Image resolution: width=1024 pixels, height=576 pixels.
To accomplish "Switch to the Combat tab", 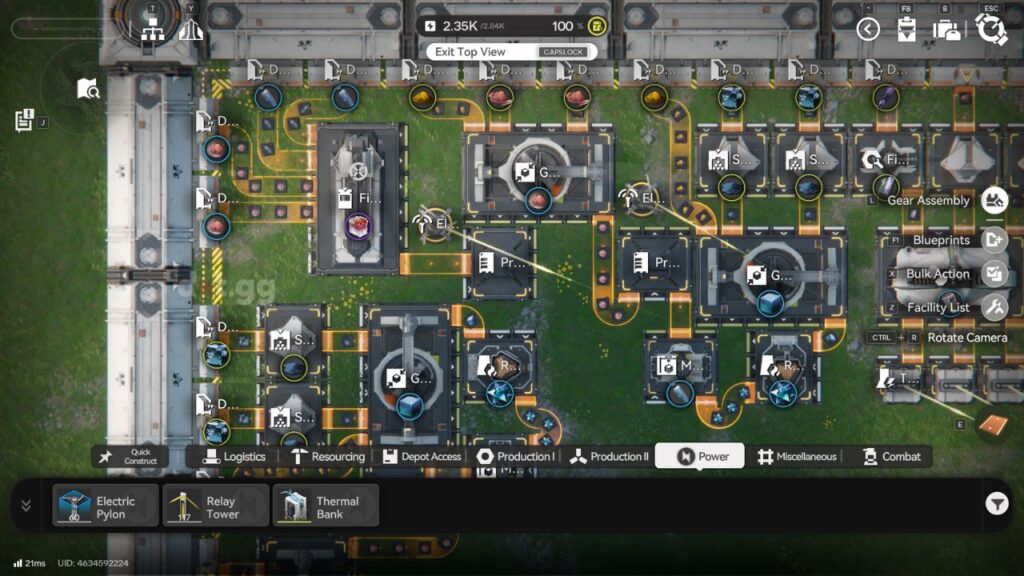I will tap(891, 457).
